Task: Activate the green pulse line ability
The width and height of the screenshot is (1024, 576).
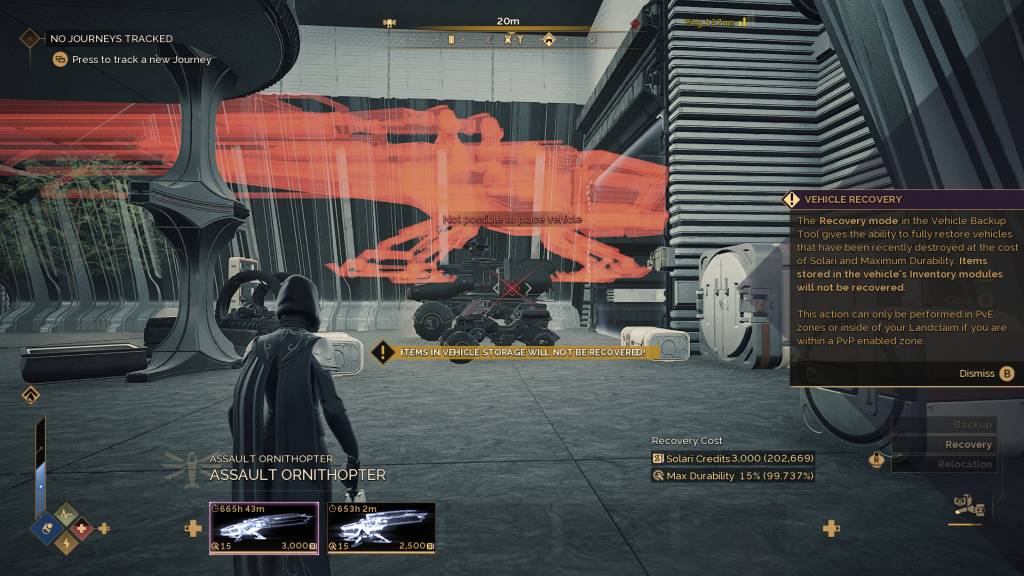Action: (x=66, y=513)
